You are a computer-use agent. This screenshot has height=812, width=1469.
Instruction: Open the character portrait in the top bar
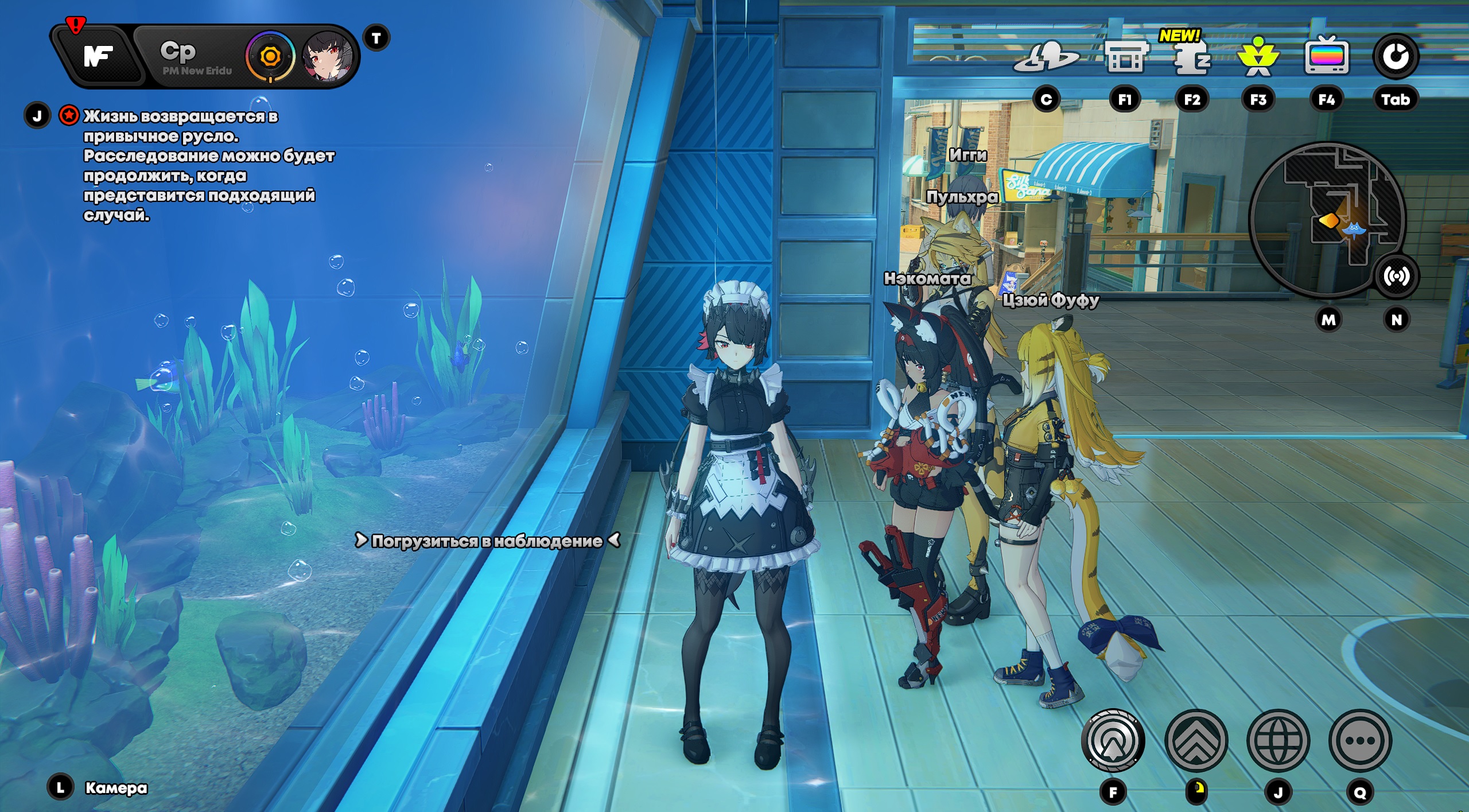328,57
